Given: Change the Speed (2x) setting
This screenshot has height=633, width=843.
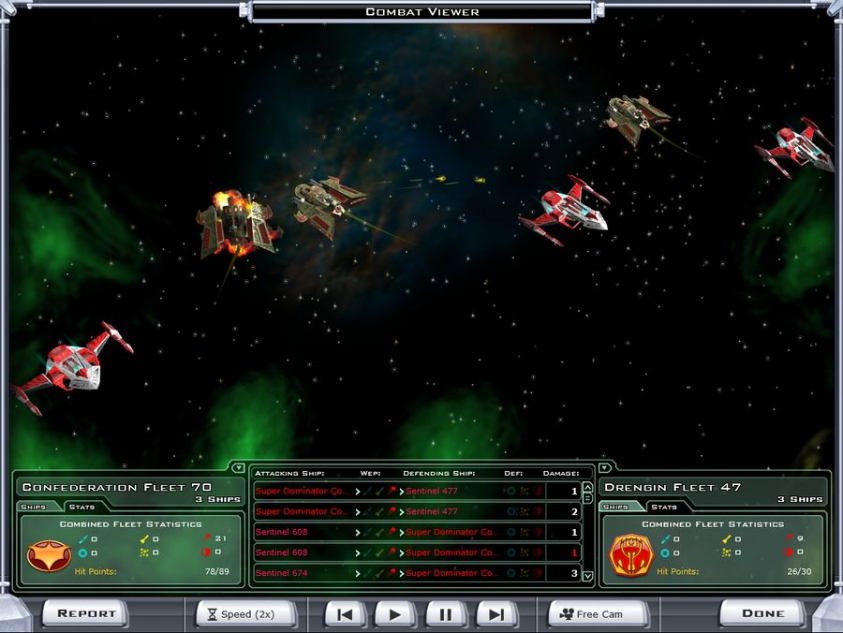Looking at the screenshot, I should click(245, 614).
